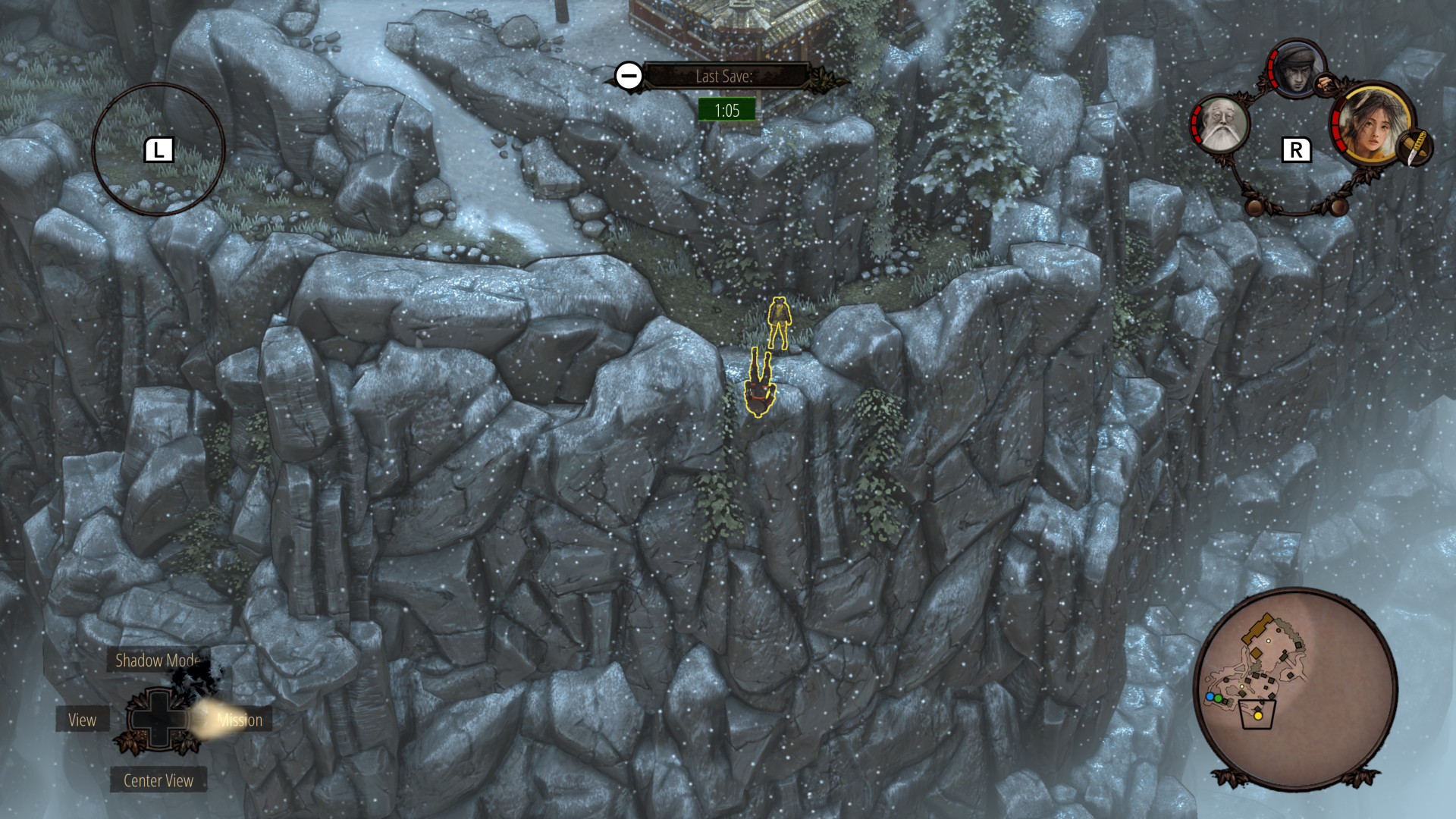Select the dagger weapon icon
This screenshot has width=1456, height=819.
(1415, 147)
